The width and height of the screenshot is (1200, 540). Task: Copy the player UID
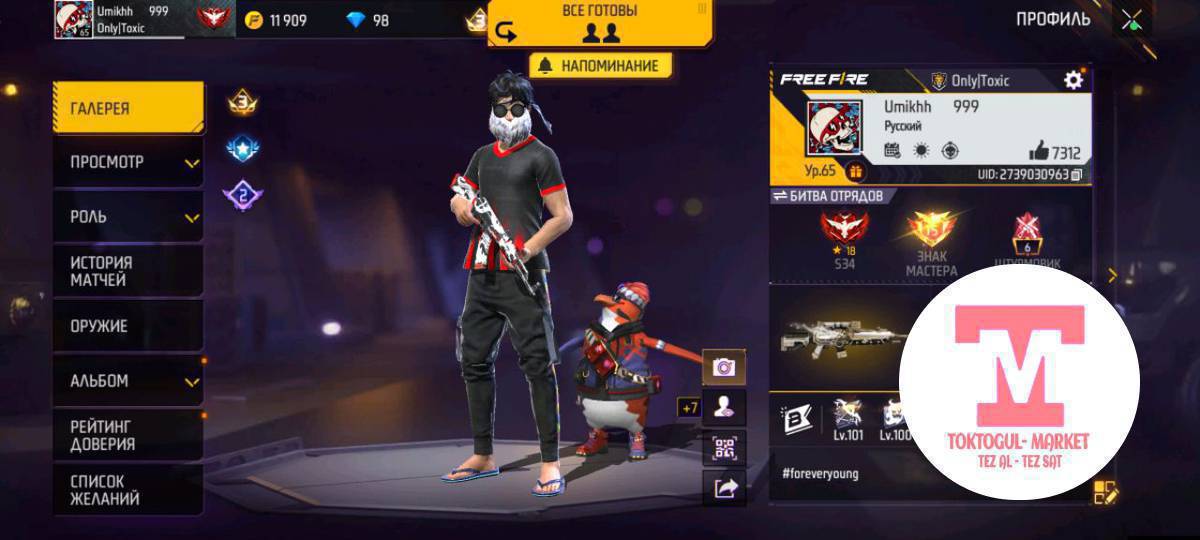click(1076, 175)
